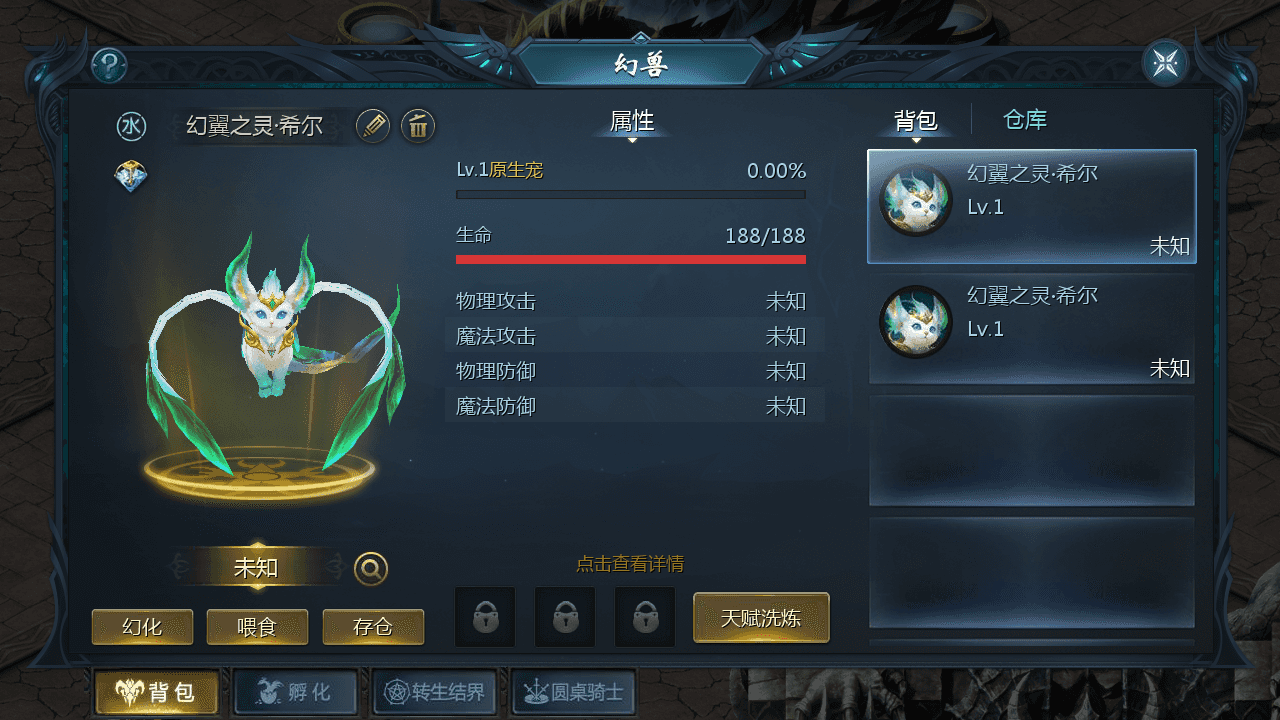This screenshot has width=1280, height=720.
Task: Open details via 点击查看详情 link
Action: tap(630, 563)
